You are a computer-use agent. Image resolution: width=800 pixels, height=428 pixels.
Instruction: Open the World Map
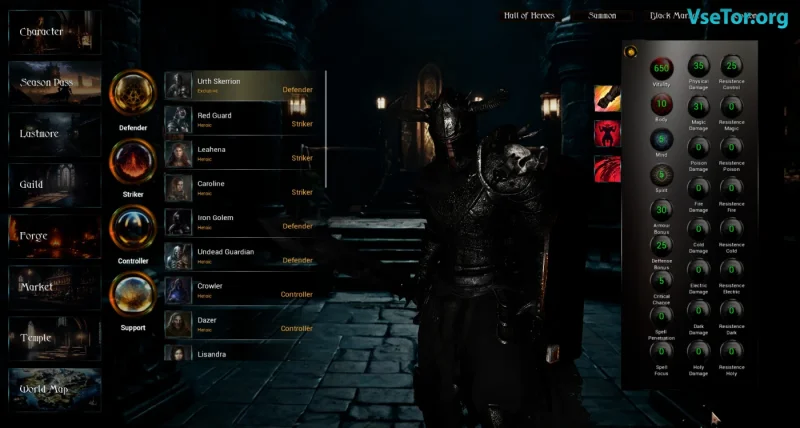54,389
